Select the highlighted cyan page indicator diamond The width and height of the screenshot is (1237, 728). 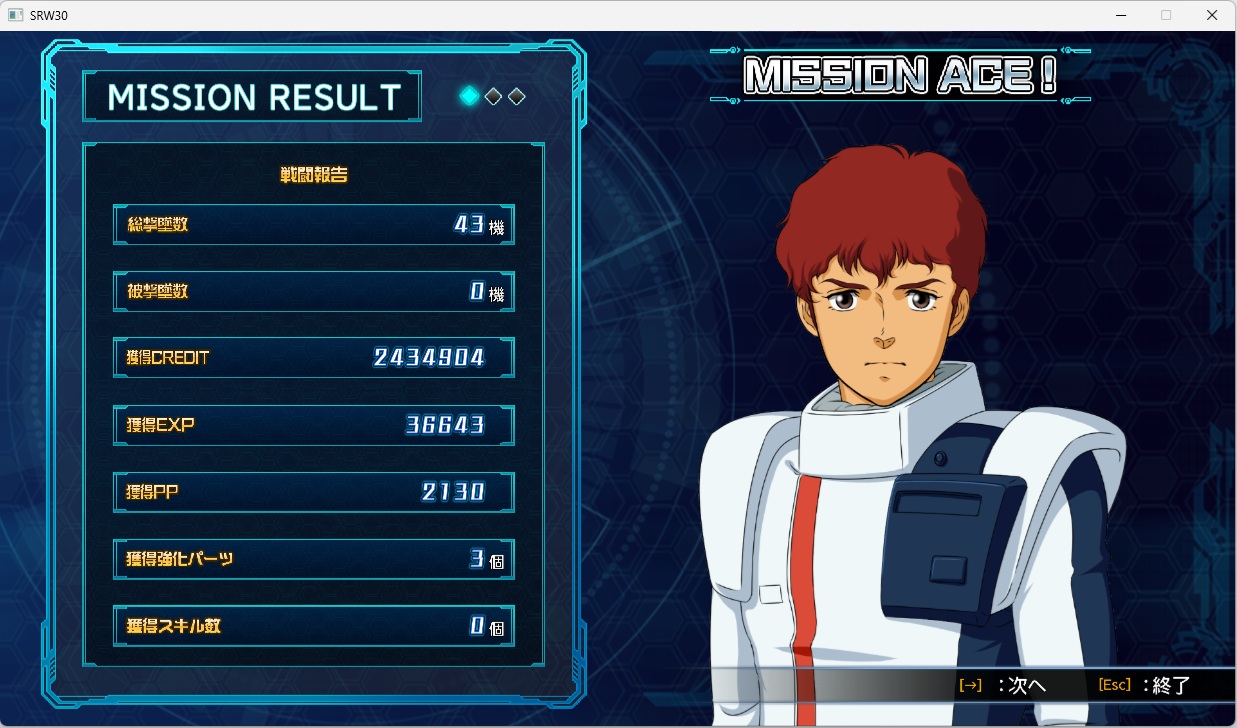point(469,96)
